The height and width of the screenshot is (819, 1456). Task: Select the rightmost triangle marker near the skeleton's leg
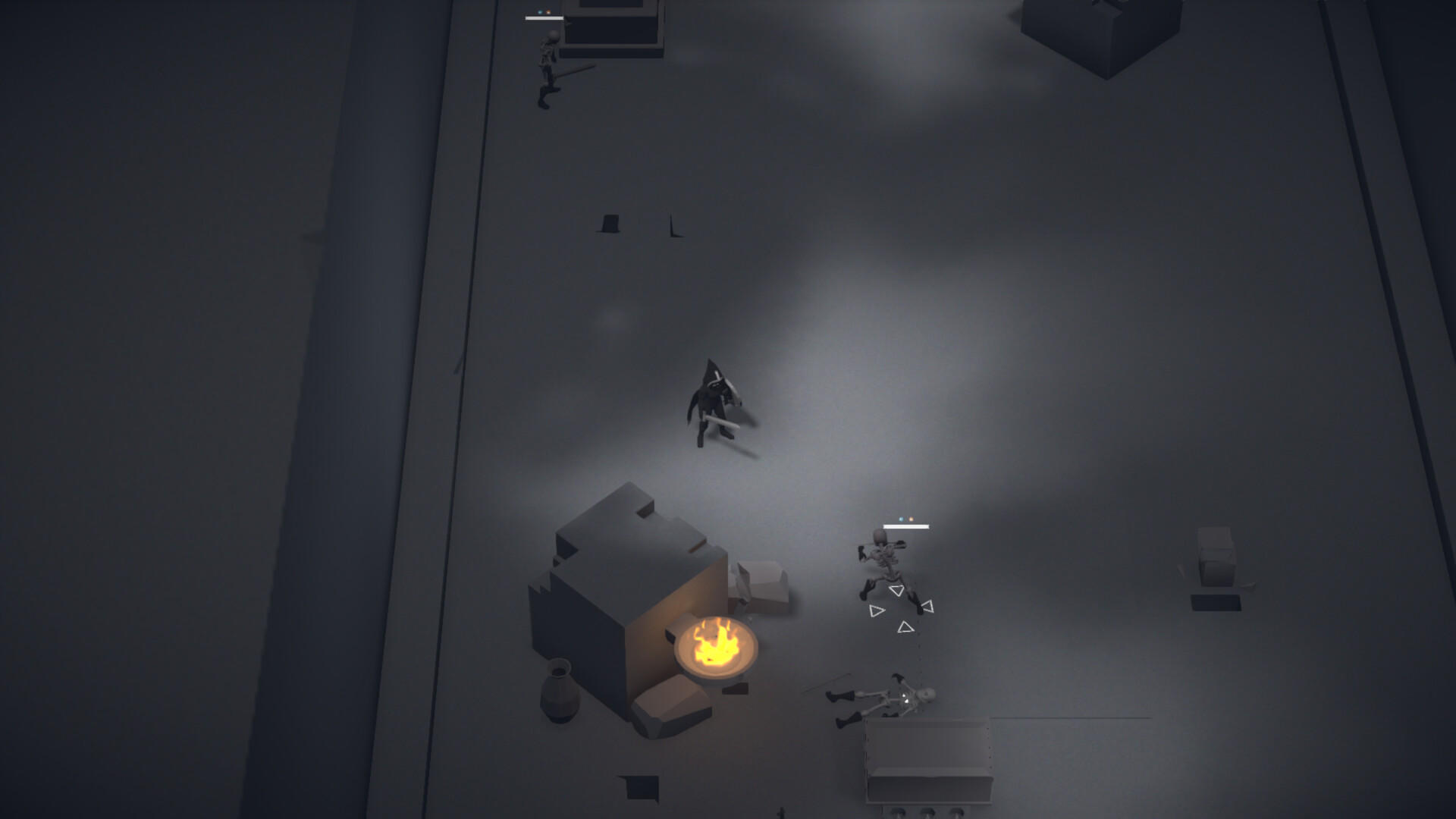[927, 606]
